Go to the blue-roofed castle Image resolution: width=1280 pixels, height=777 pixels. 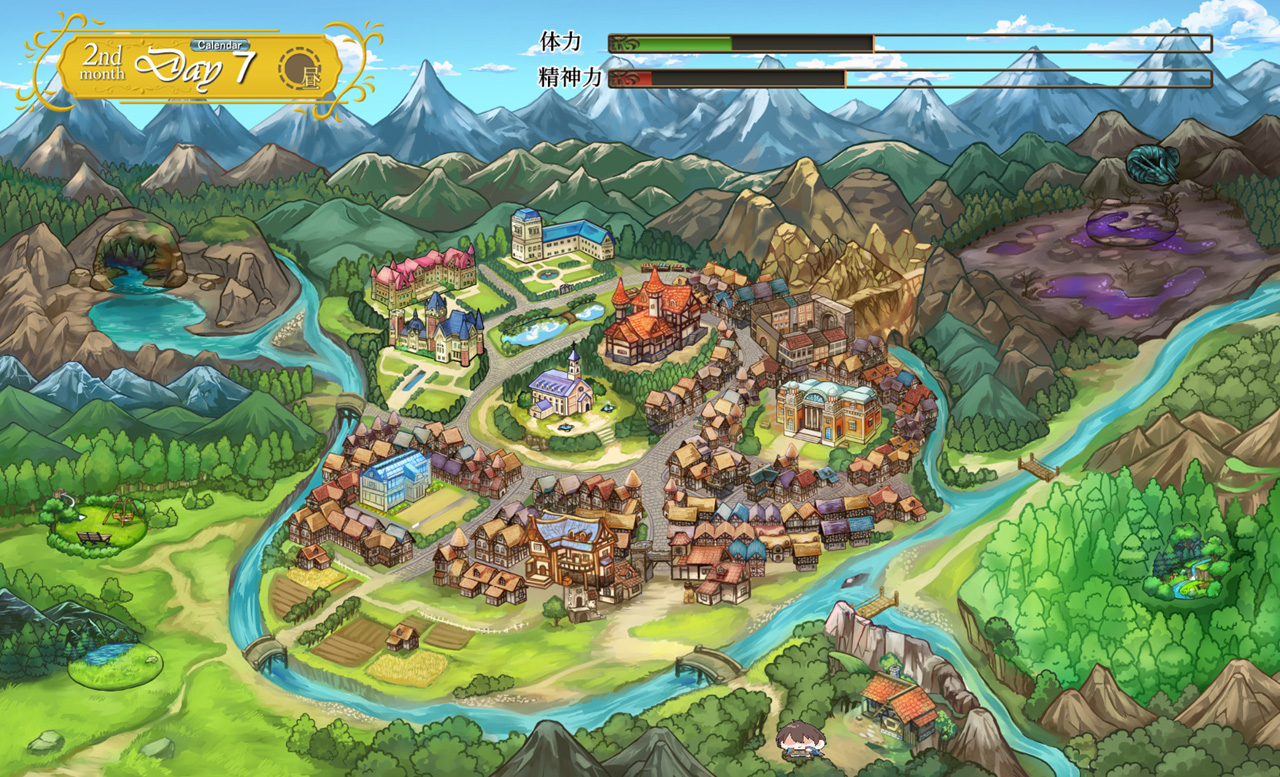pos(440,332)
